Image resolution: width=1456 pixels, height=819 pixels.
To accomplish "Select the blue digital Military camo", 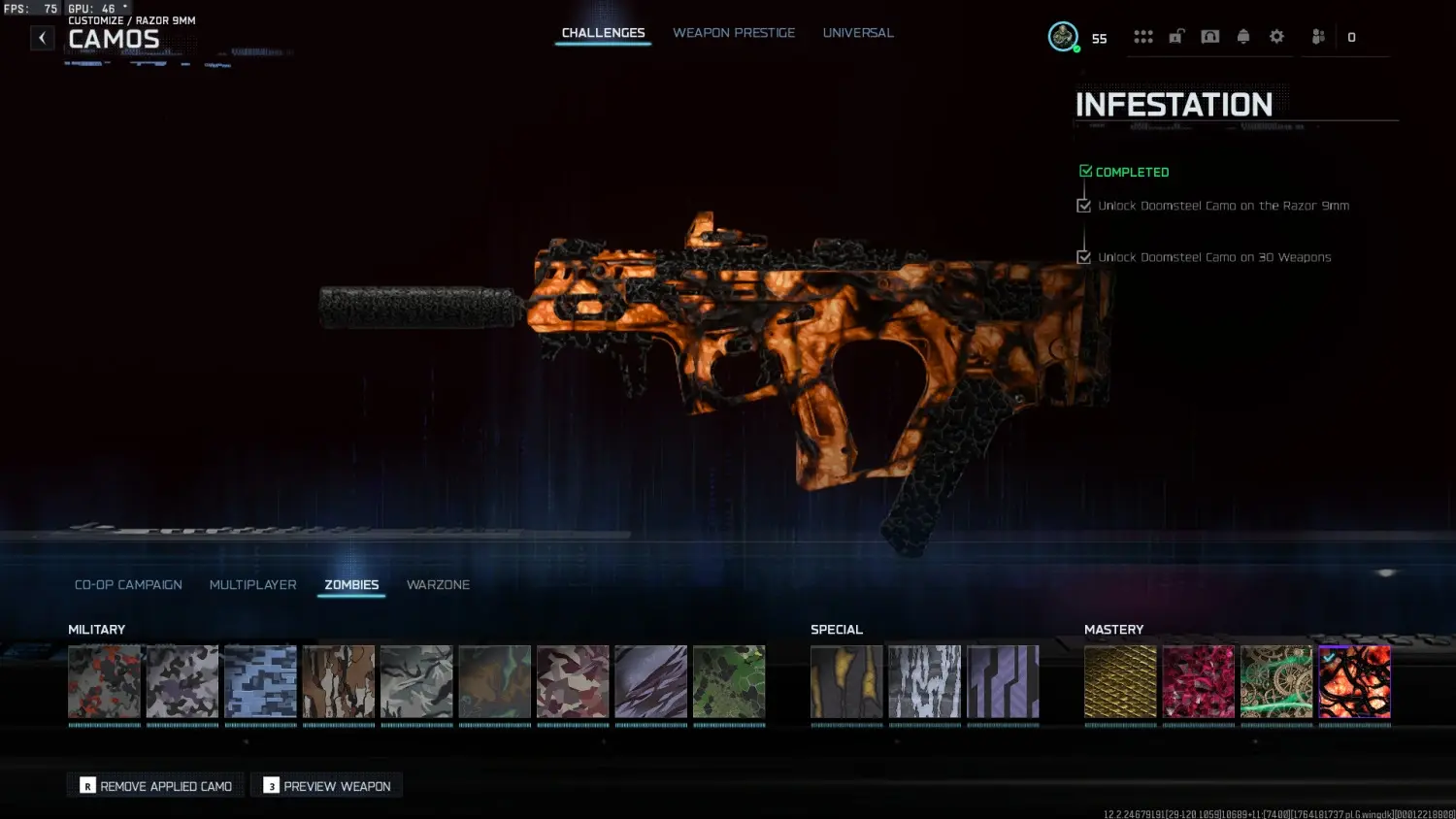I will [x=260, y=681].
